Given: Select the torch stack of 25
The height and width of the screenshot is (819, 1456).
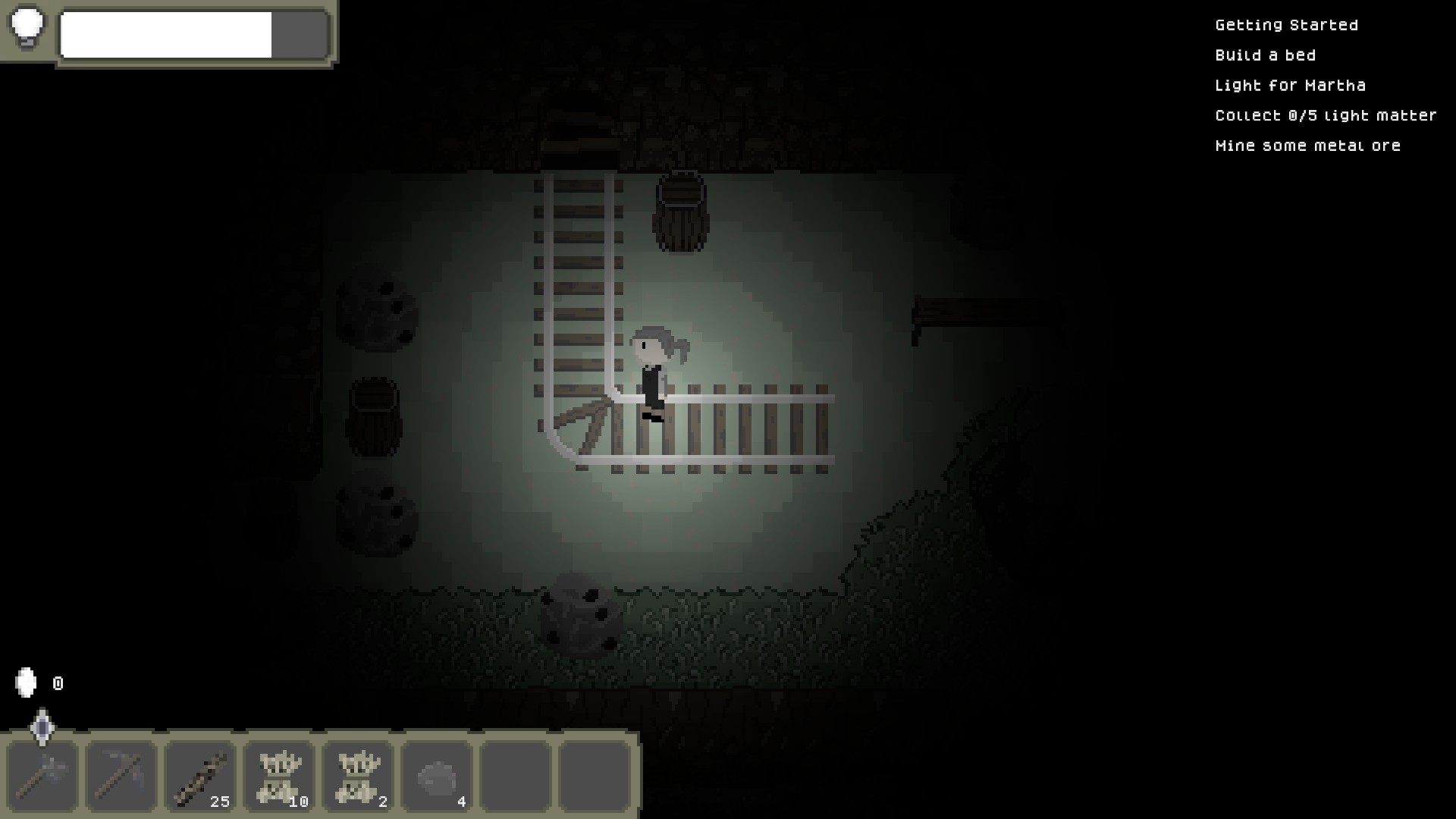Looking at the screenshot, I should pos(201,775).
